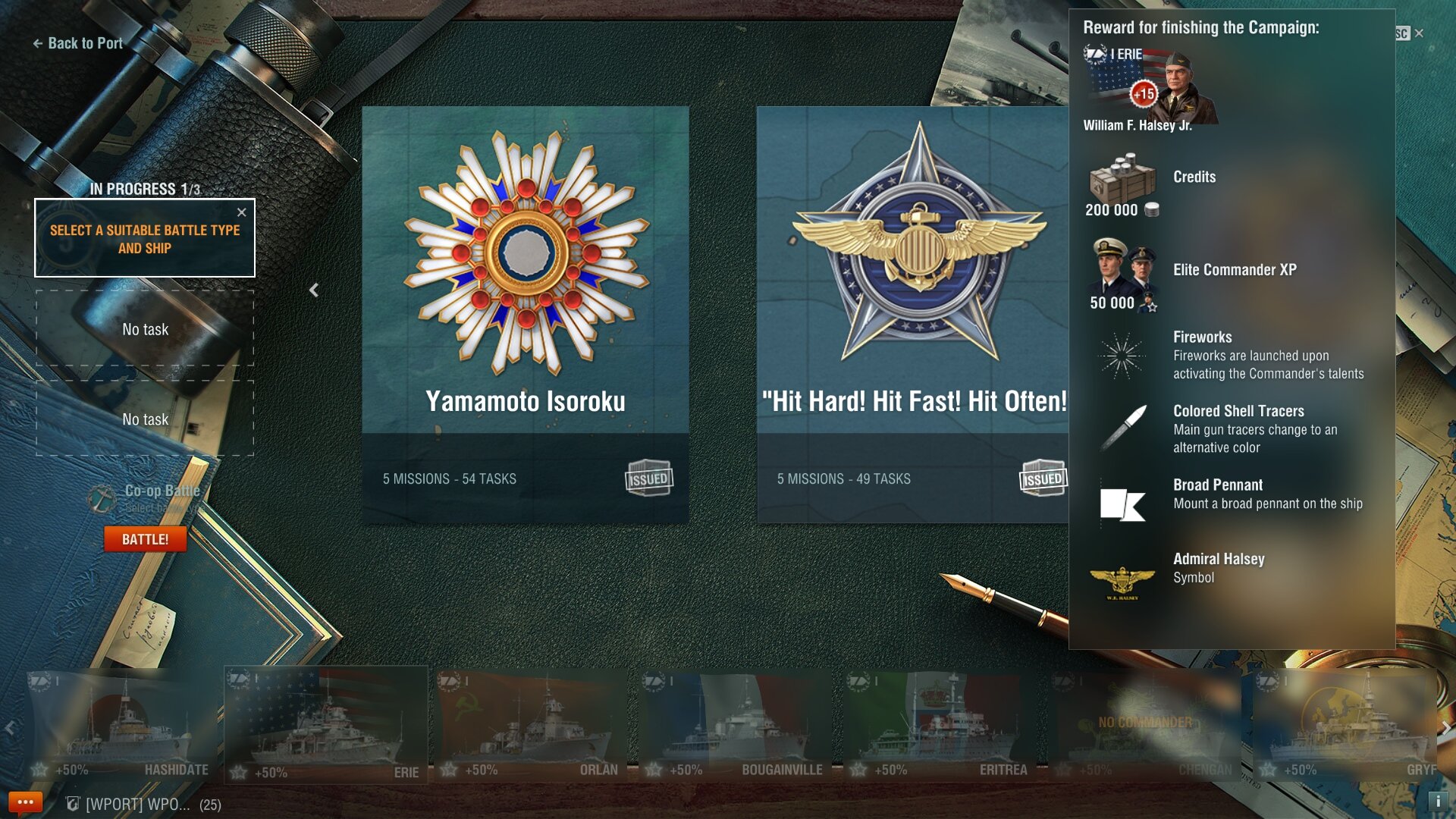Select the Bougainville ship
This screenshot has height=819, width=1456.
pyautogui.click(x=736, y=726)
